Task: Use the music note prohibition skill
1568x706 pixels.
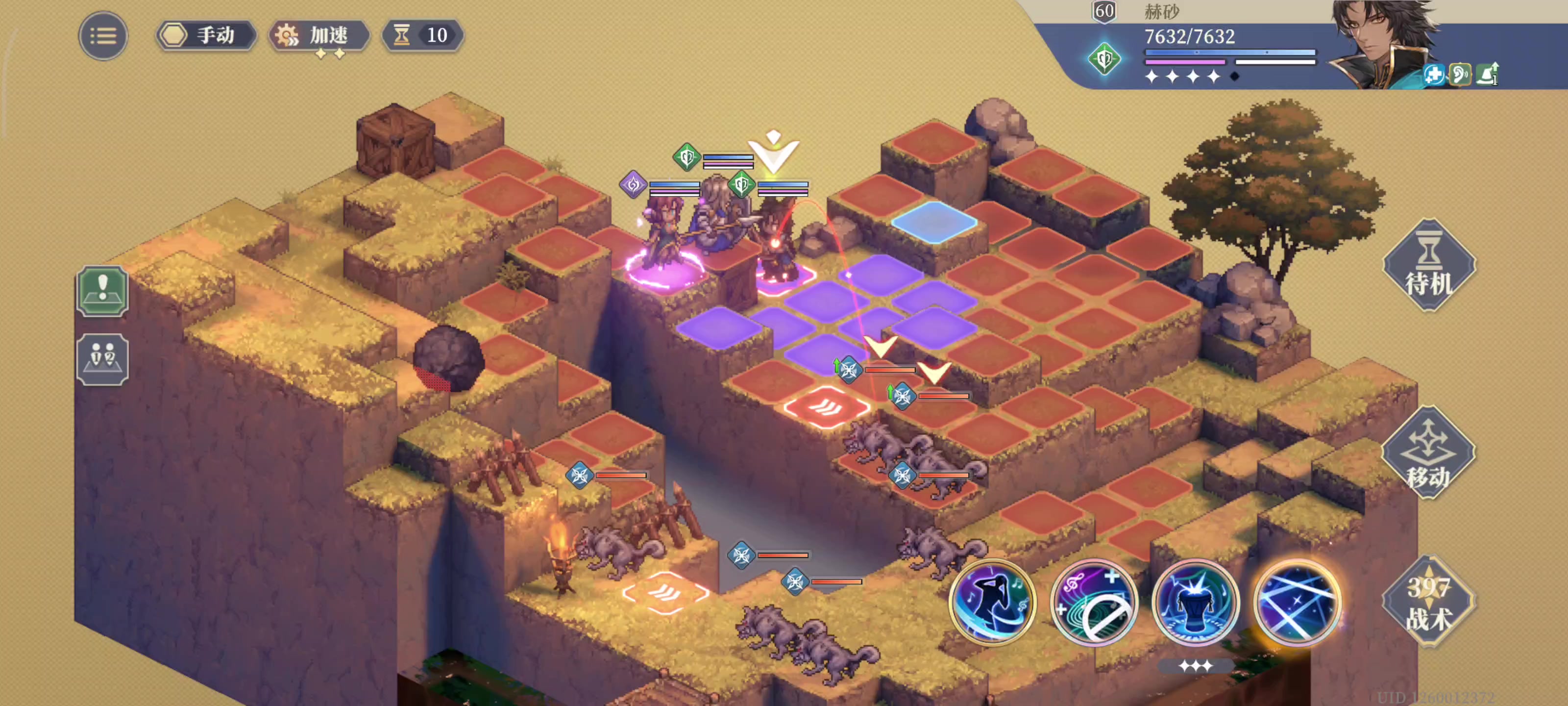Action: coord(1094,602)
